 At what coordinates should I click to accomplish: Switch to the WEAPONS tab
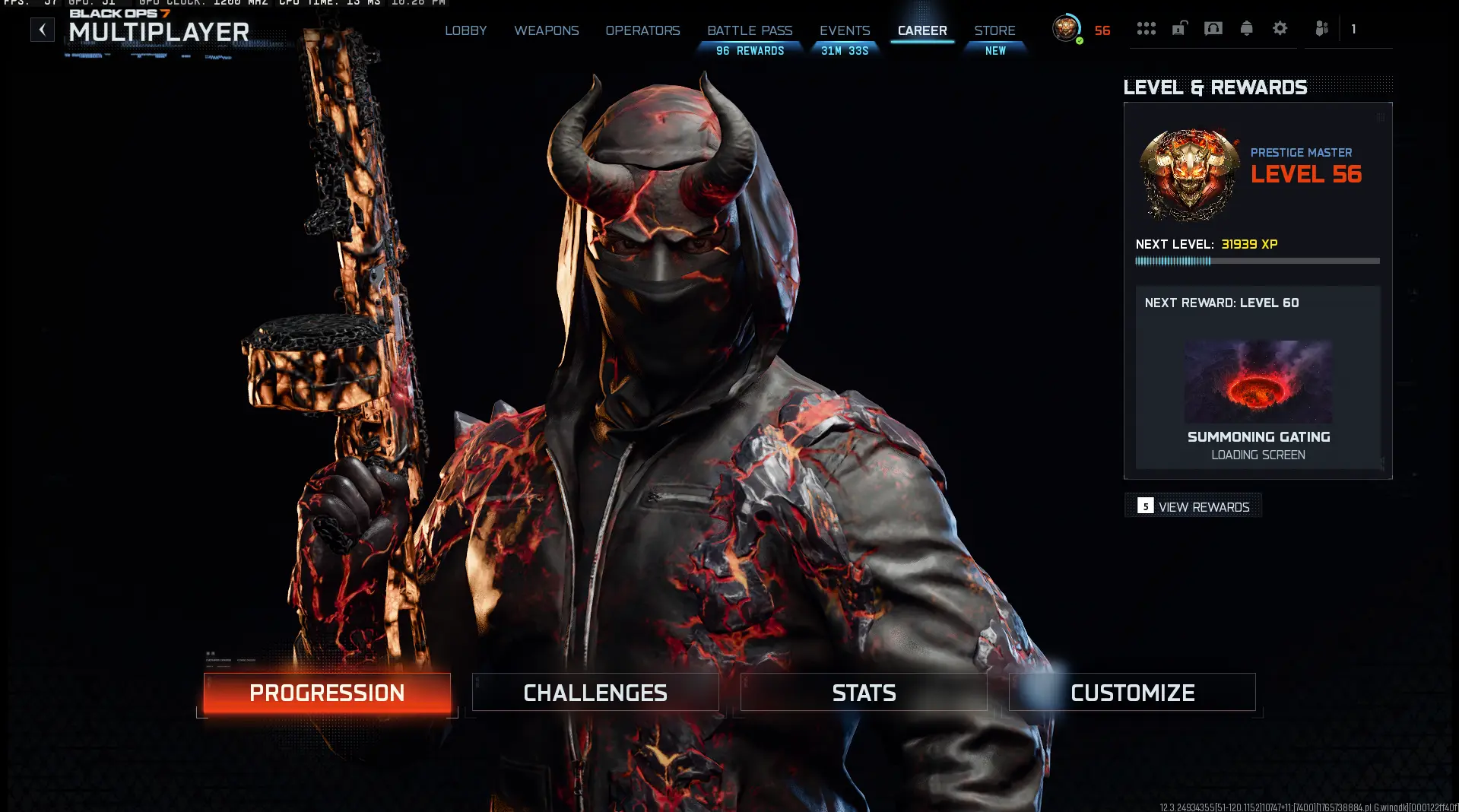click(547, 30)
